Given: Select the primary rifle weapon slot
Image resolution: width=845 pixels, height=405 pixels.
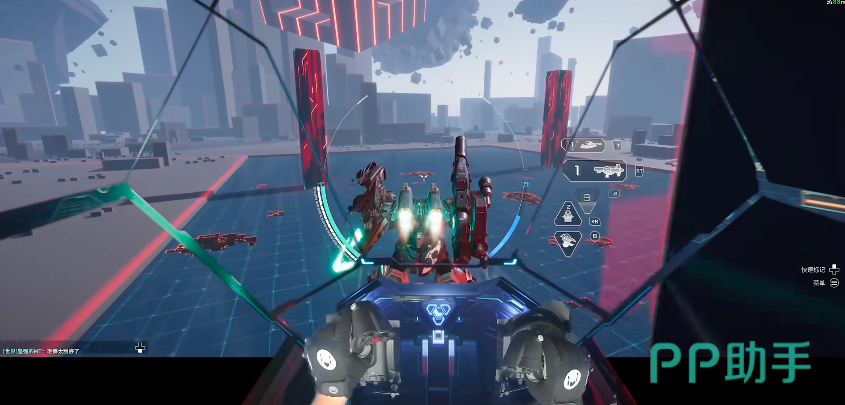Looking at the screenshot, I should pyautogui.click(x=598, y=171).
